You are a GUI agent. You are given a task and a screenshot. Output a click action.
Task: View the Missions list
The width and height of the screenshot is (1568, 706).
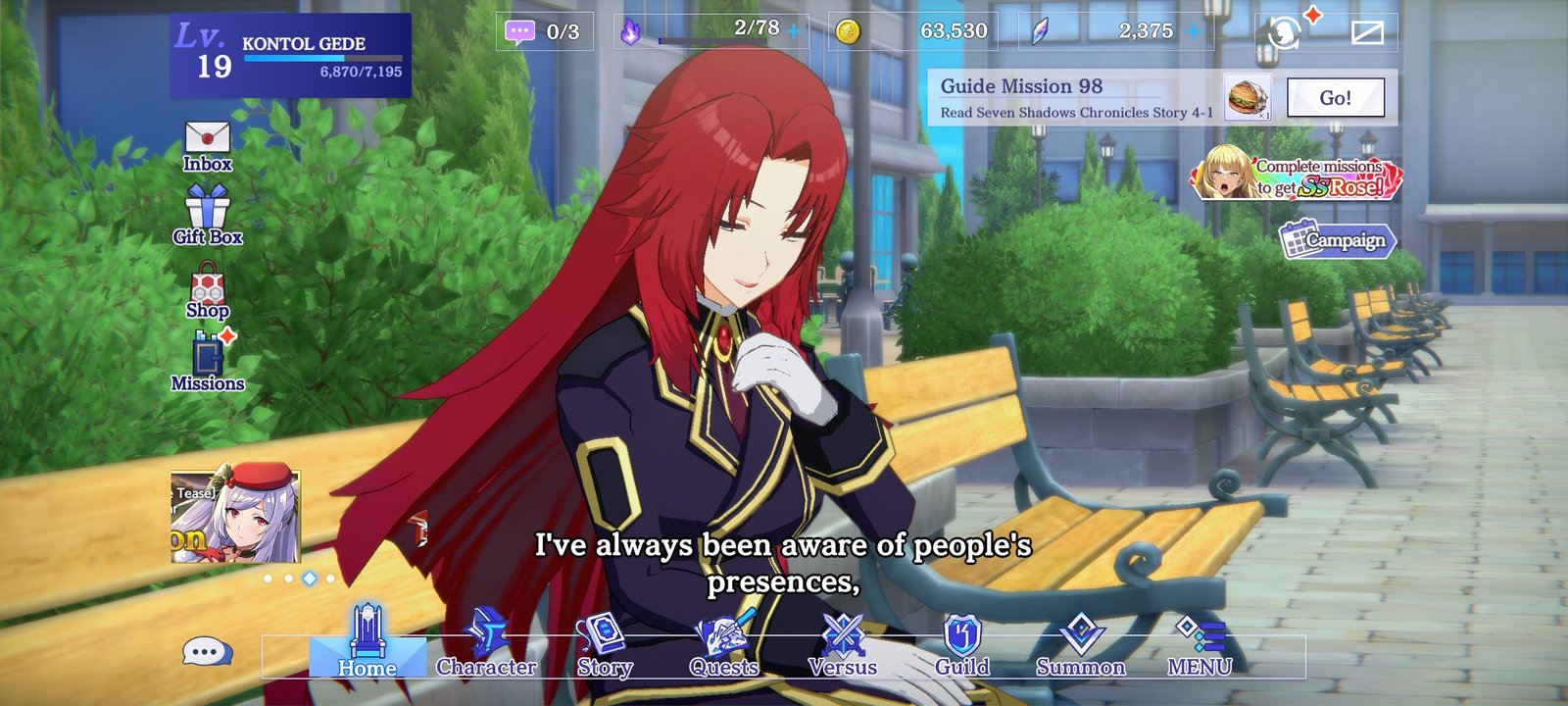tap(206, 363)
